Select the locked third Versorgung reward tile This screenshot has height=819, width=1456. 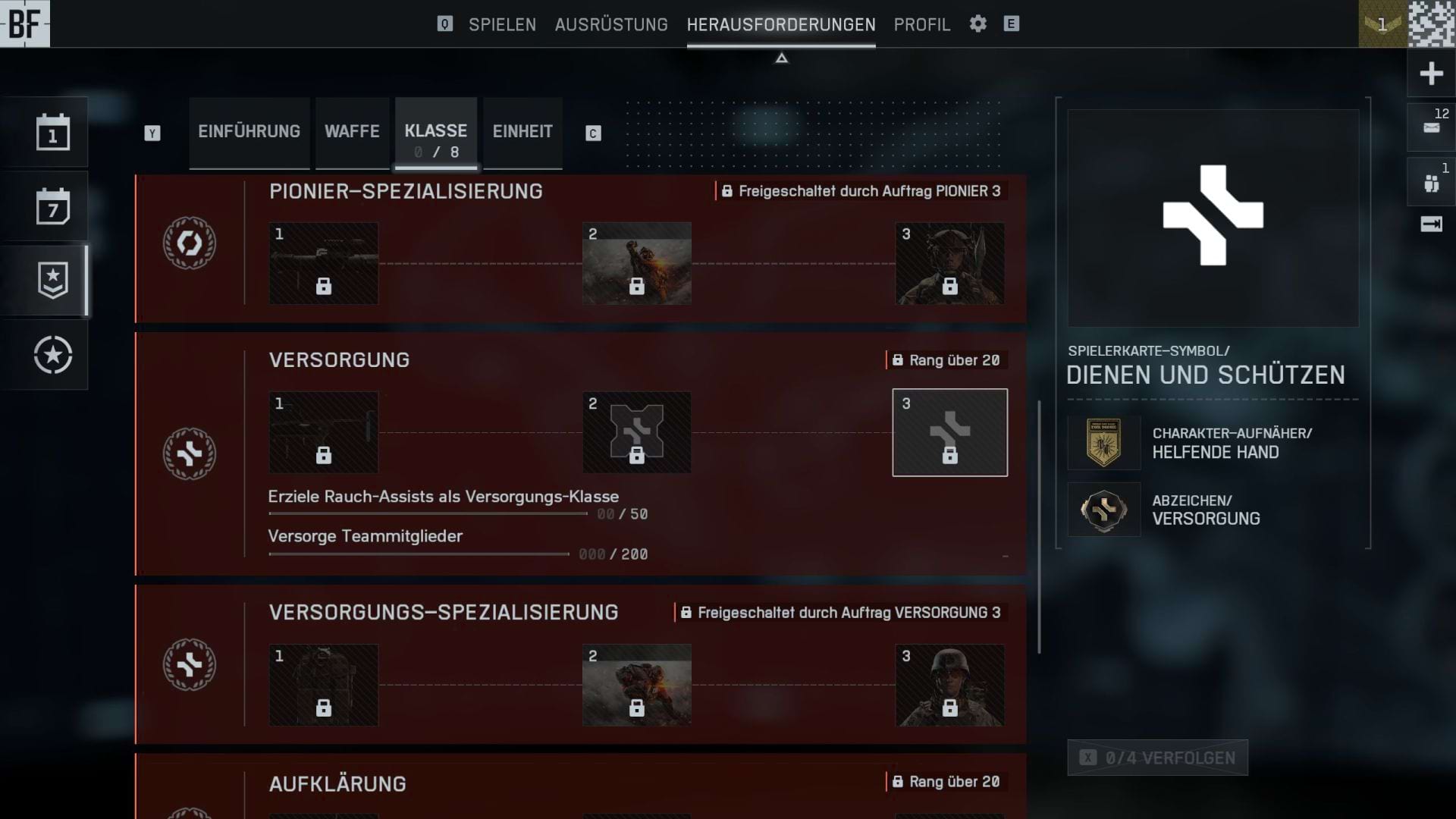(x=949, y=432)
